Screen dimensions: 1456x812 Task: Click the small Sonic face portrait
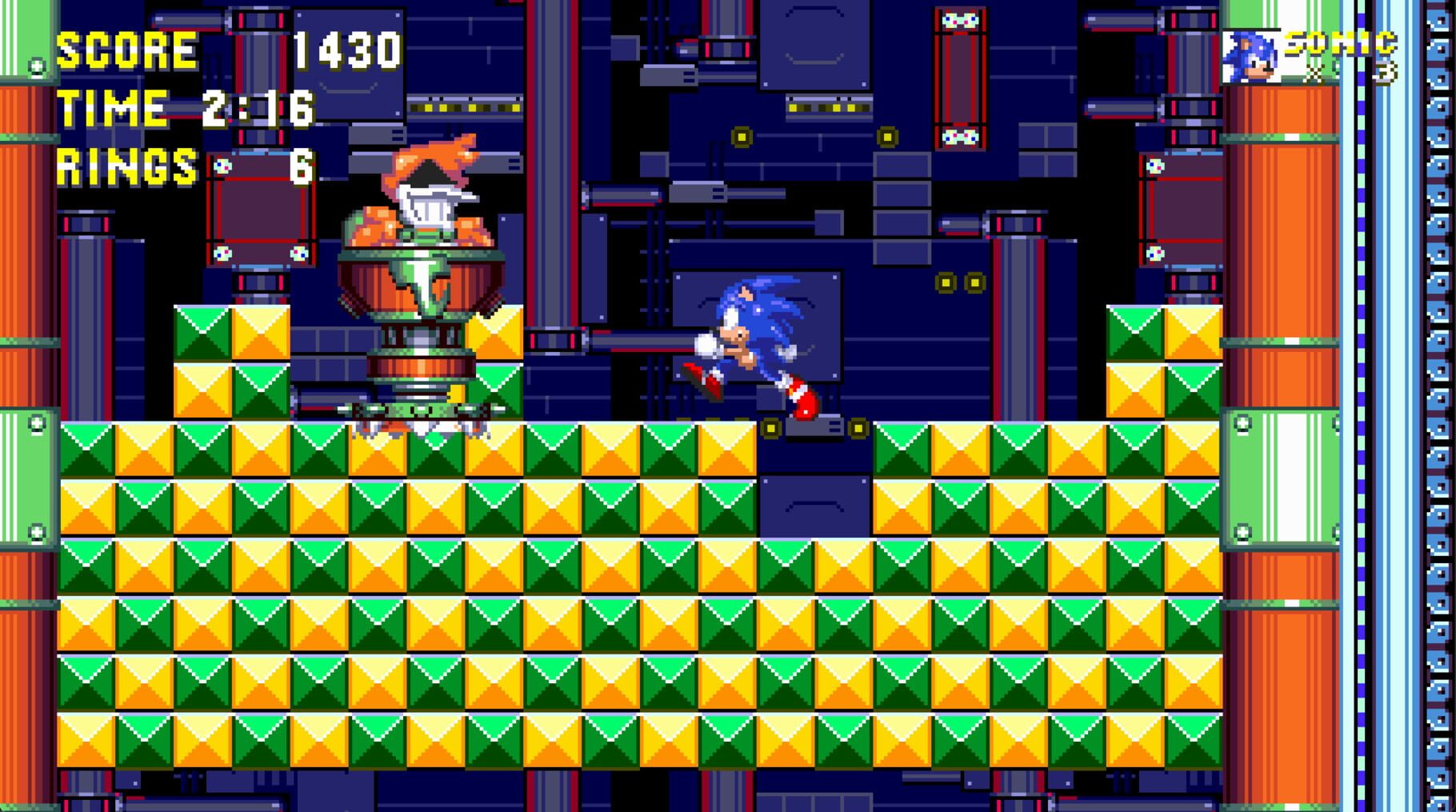click(1254, 59)
